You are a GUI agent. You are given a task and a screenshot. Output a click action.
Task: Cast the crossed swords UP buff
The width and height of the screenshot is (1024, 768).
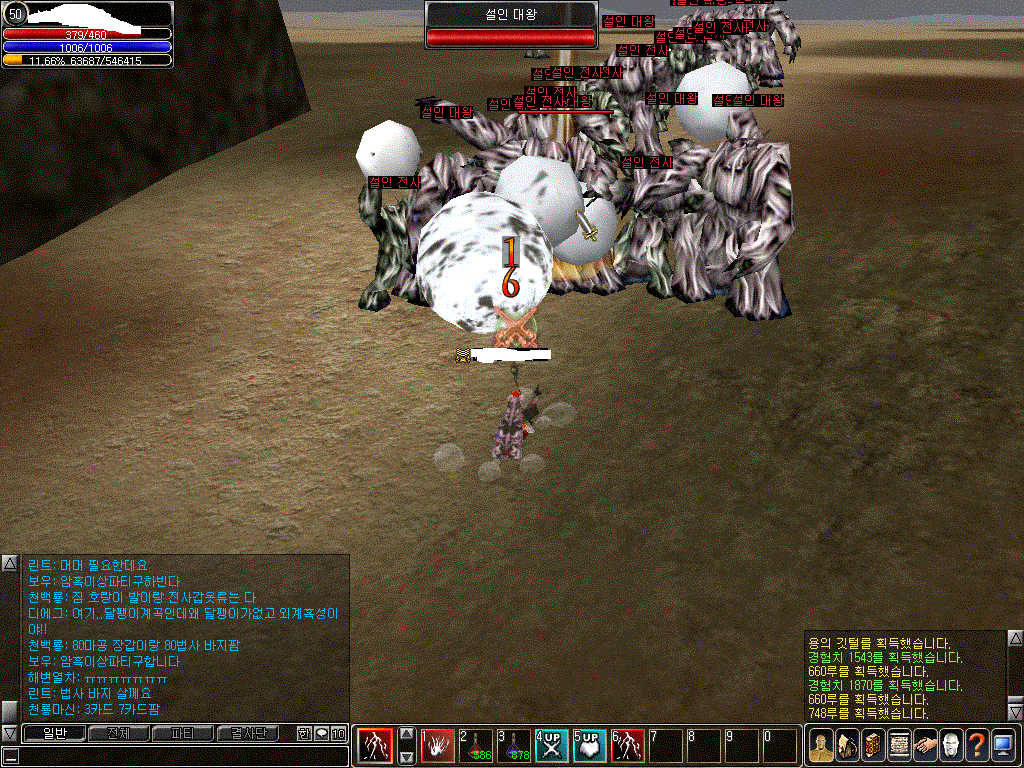point(552,745)
